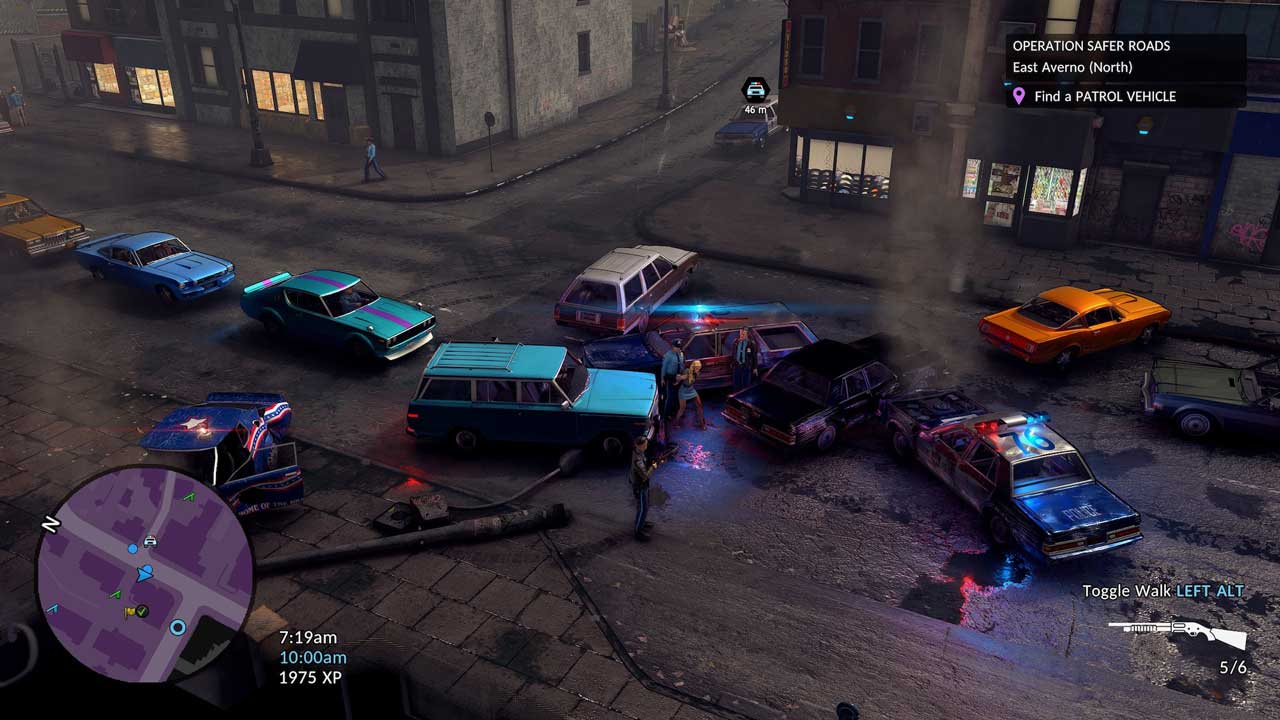The image size is (1280, 720).
Task: Click the purple pin by Find a Patrol Vehicle
Action: 1019,96
